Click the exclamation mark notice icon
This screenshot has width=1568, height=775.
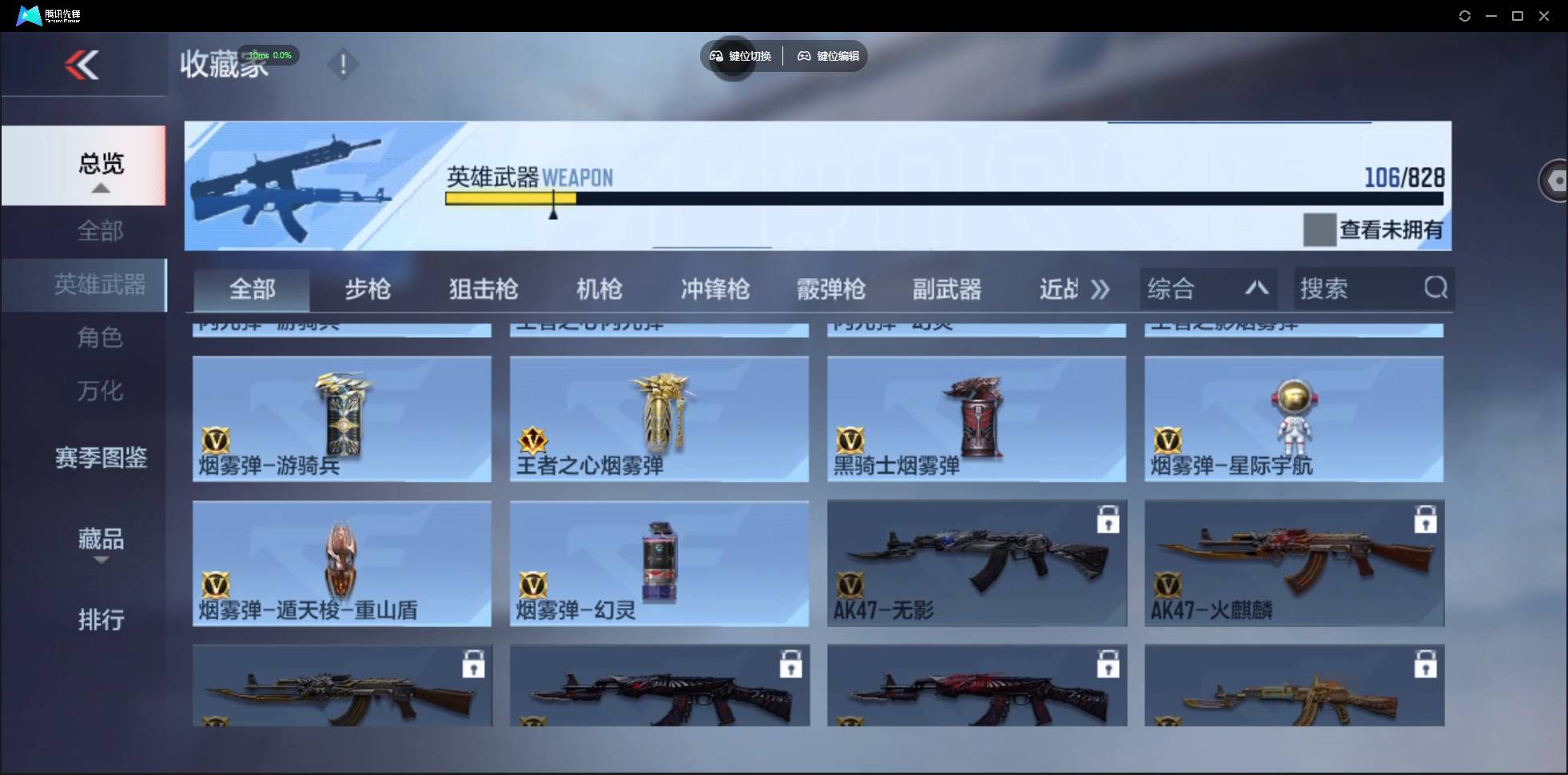point(343,64)
